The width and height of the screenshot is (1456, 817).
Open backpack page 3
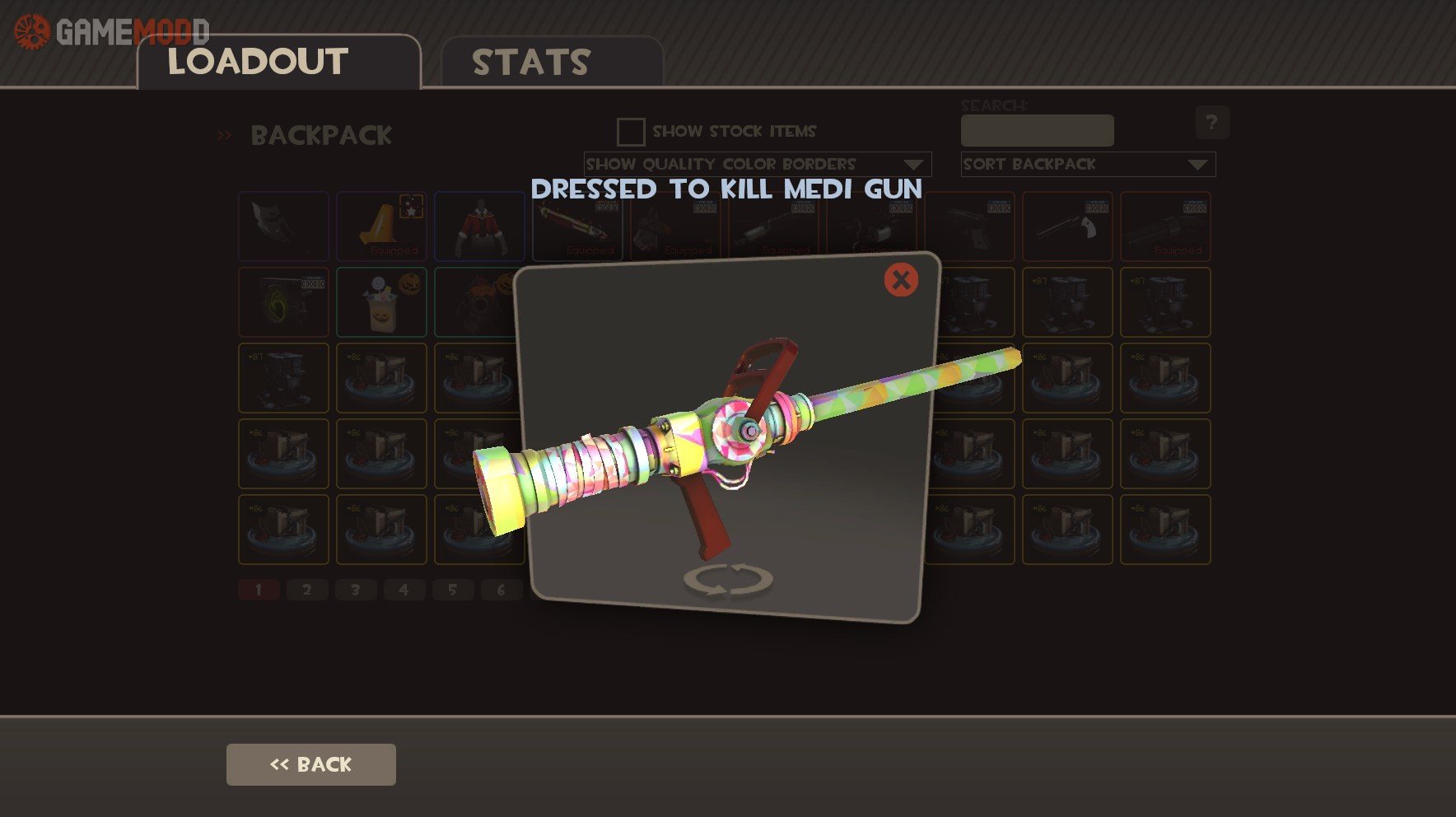point(356,590)
